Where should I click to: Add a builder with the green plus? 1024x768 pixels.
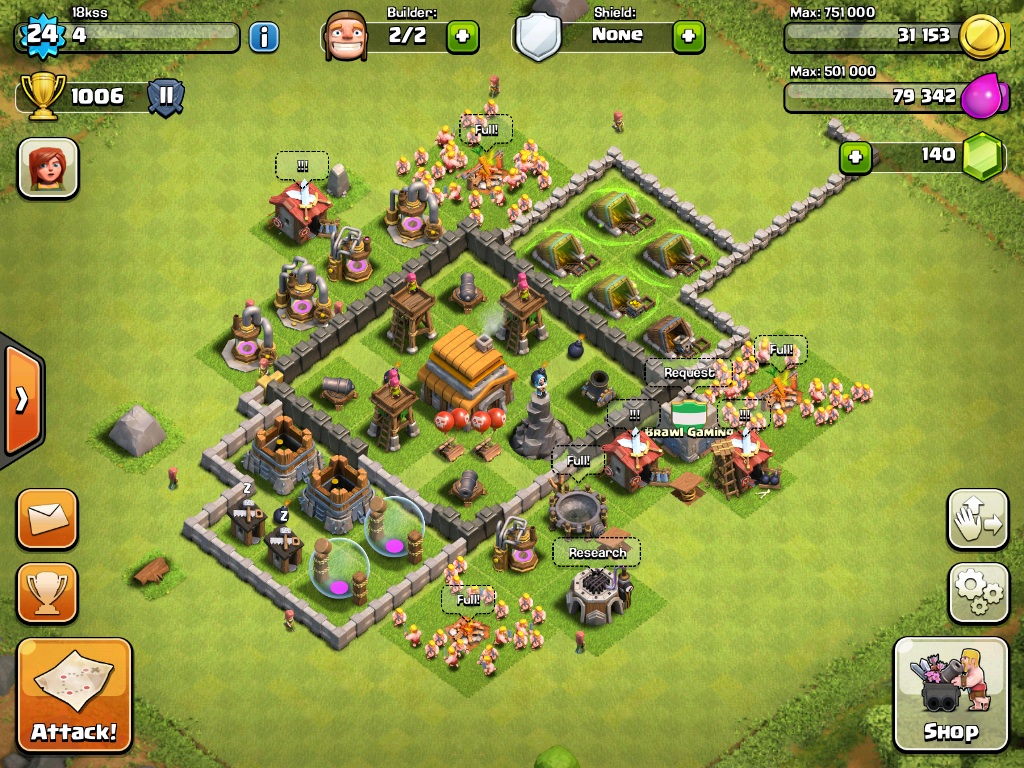pos(462,37)
